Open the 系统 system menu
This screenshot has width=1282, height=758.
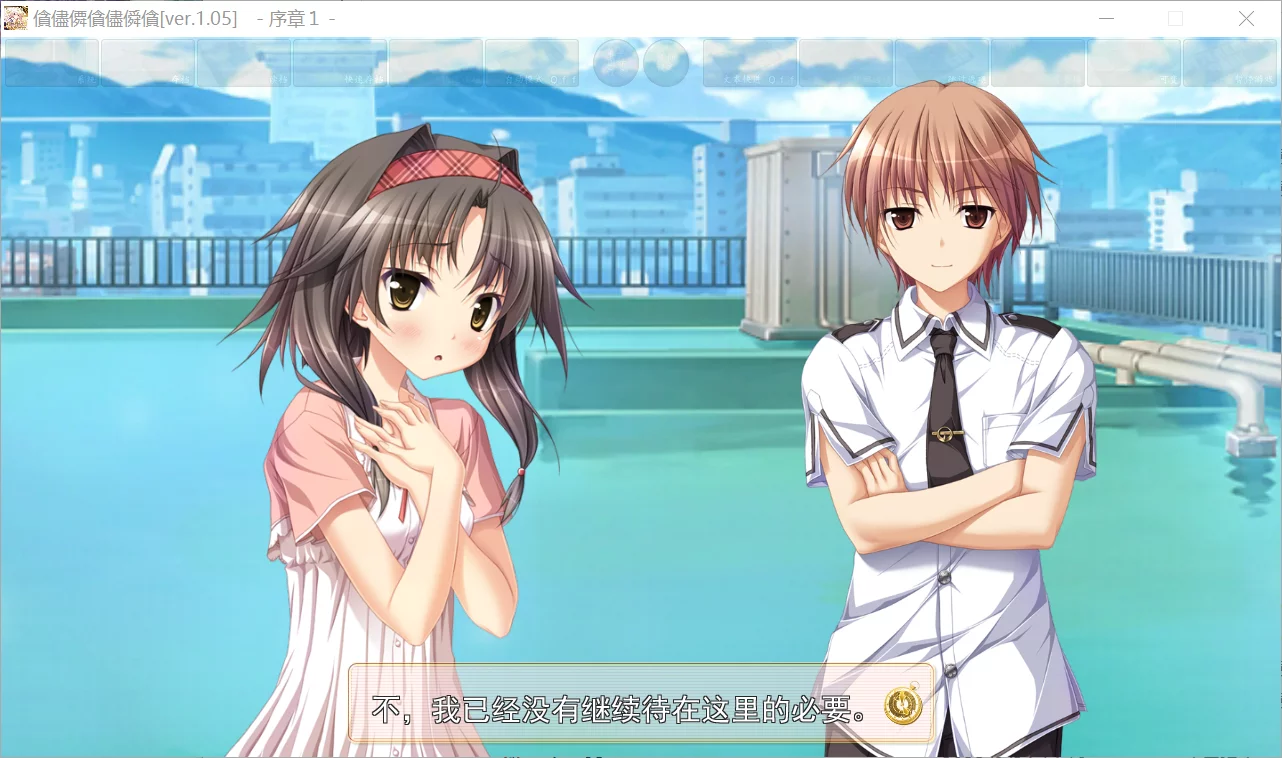click(x=50, y=63)
